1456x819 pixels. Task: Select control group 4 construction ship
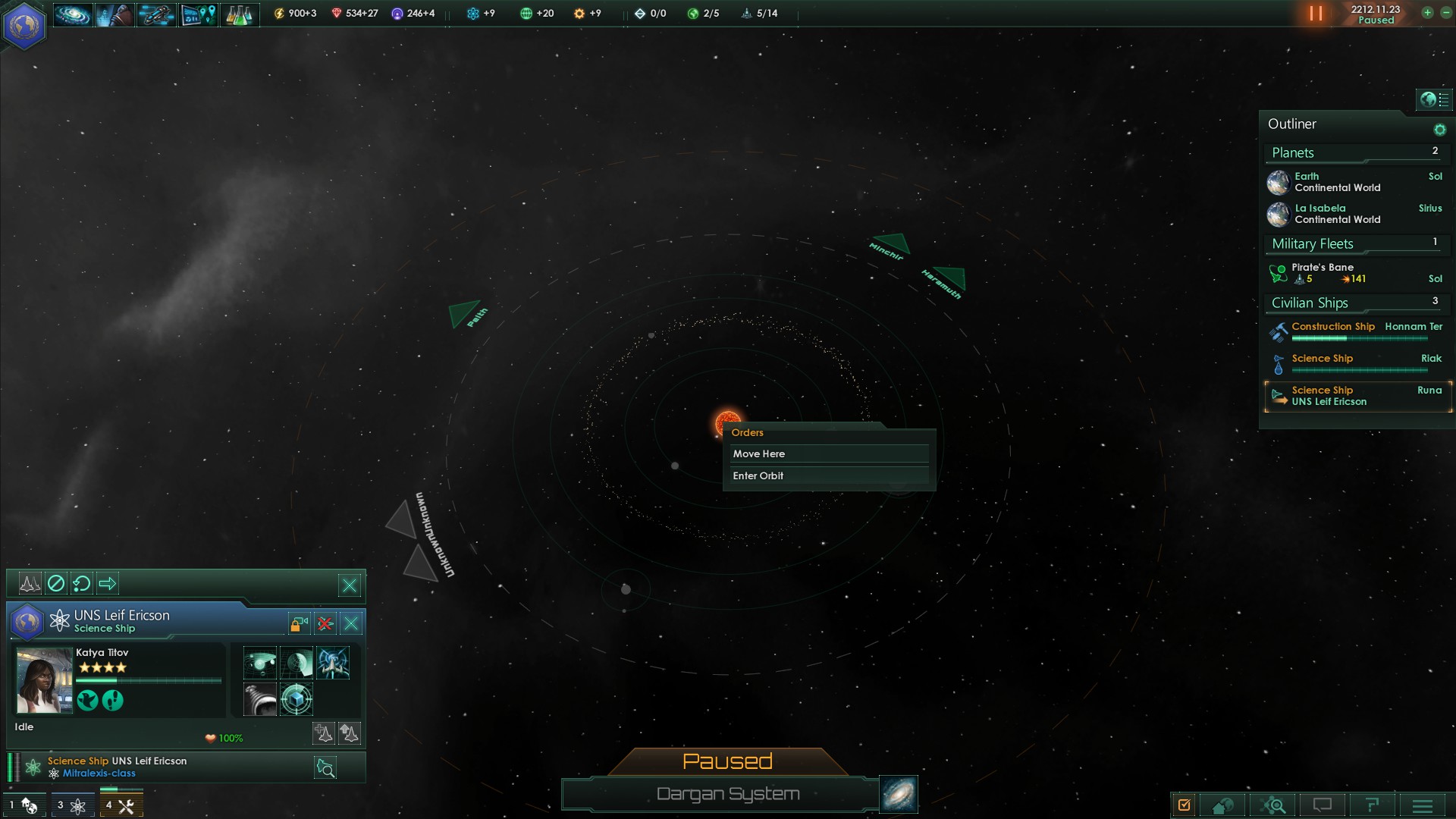point(121,805)
